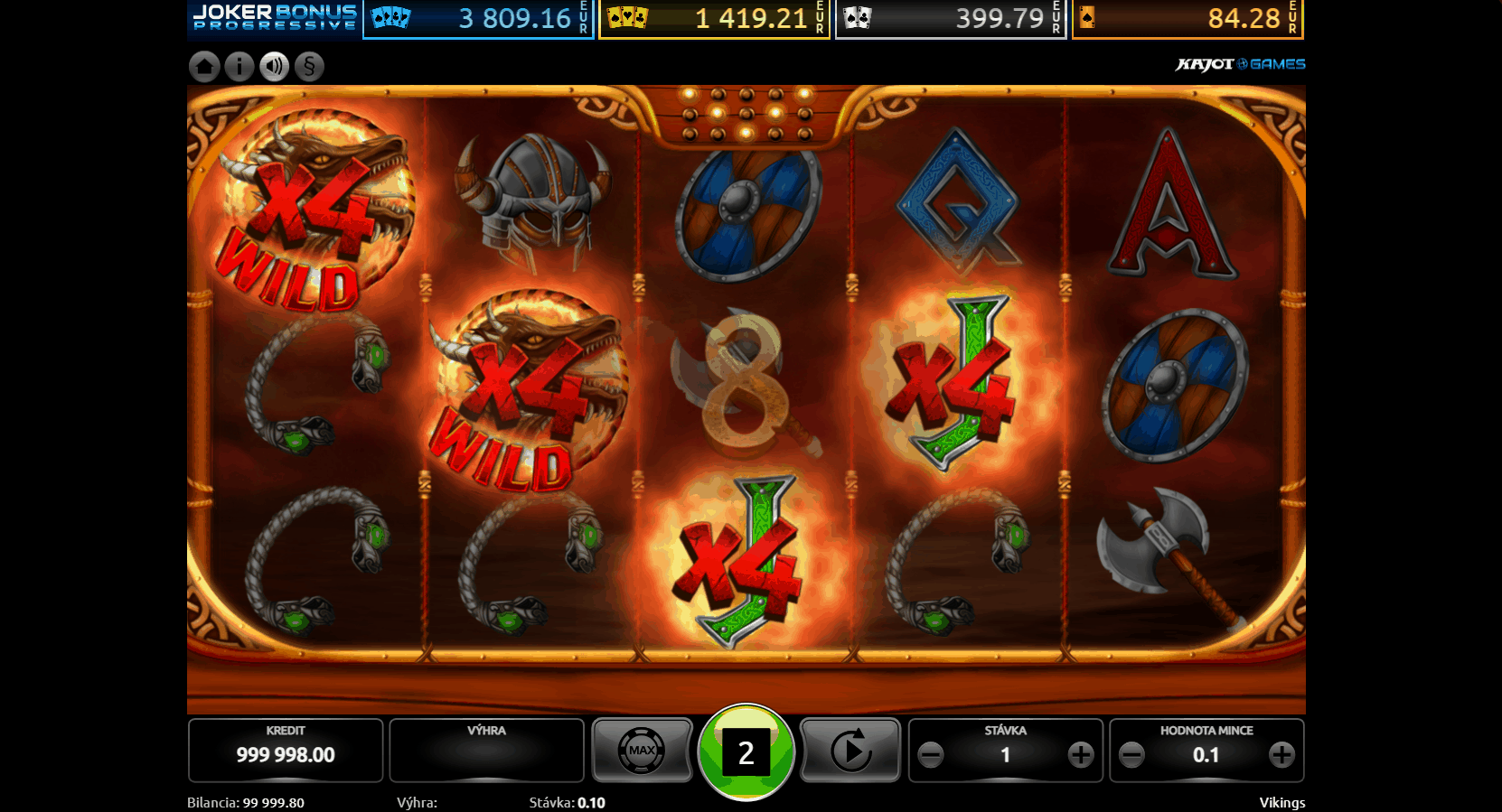The height and width of the screenshot is (812, 1502).
Task: Lower the Hodnota Mince coin value
Action: pyautogui.click(x=1131, y=755)
